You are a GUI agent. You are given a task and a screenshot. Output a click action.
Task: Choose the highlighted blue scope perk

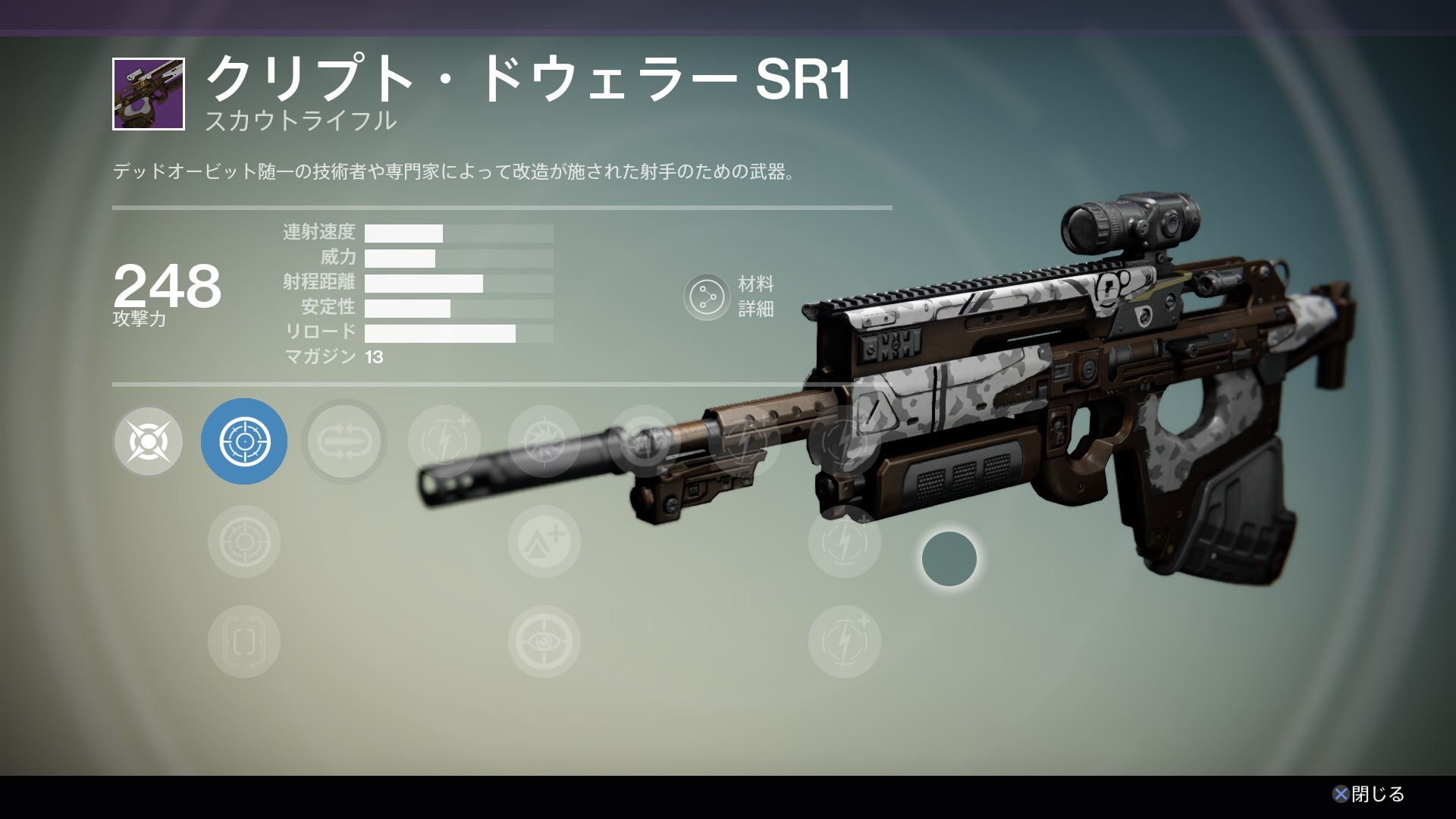pos(244,441)
